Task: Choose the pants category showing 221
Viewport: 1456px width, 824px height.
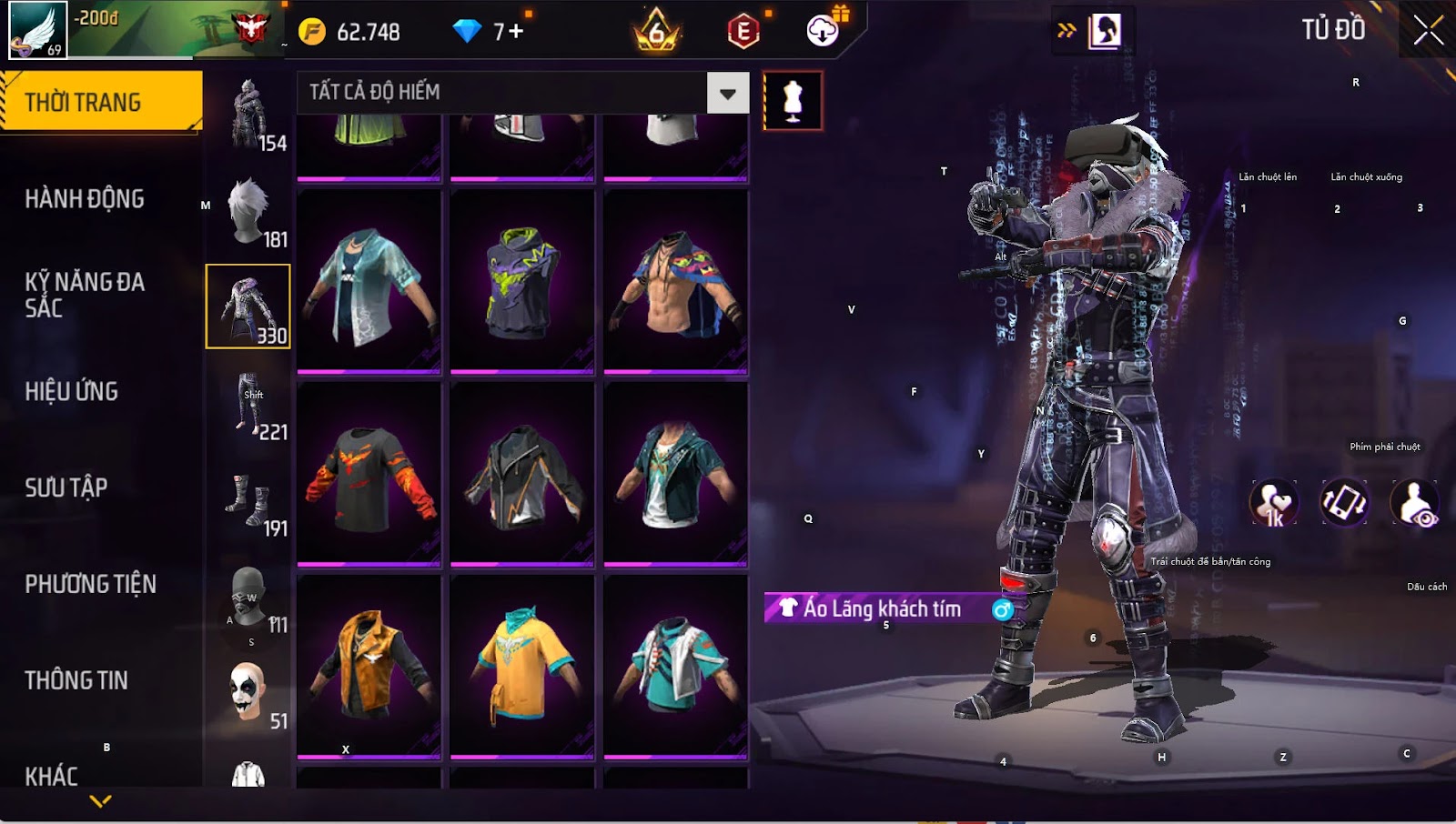Action: pos(248,404)
